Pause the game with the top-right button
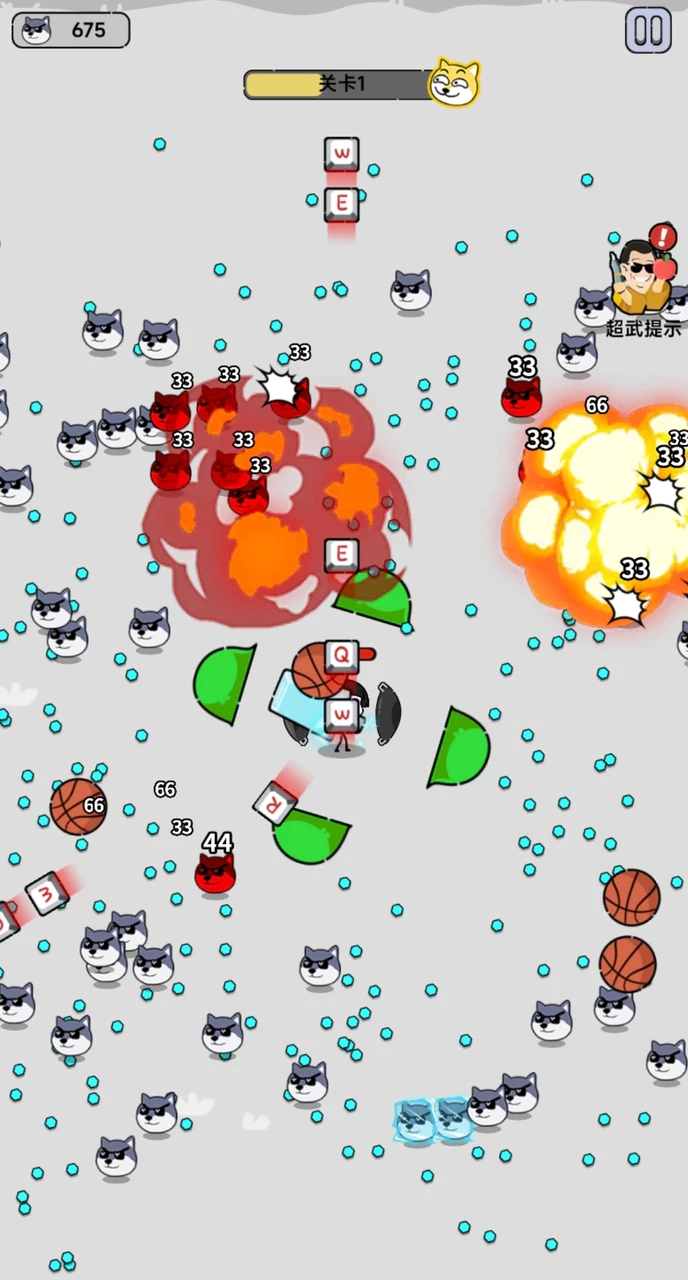This screenshot has height=1280, width=688. tap(648, 30)
